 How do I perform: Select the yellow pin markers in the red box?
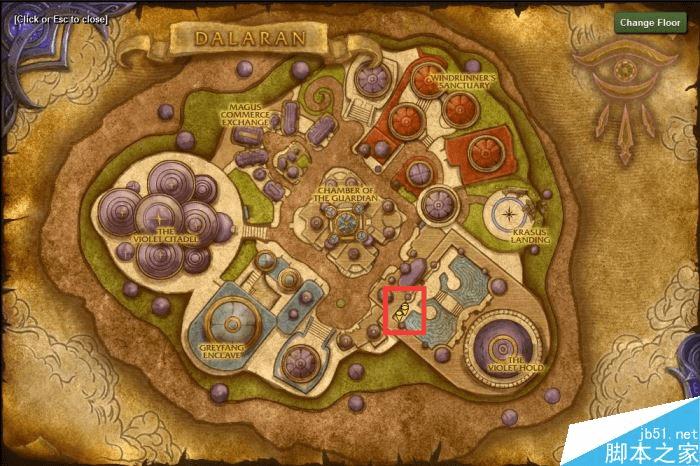403,310
